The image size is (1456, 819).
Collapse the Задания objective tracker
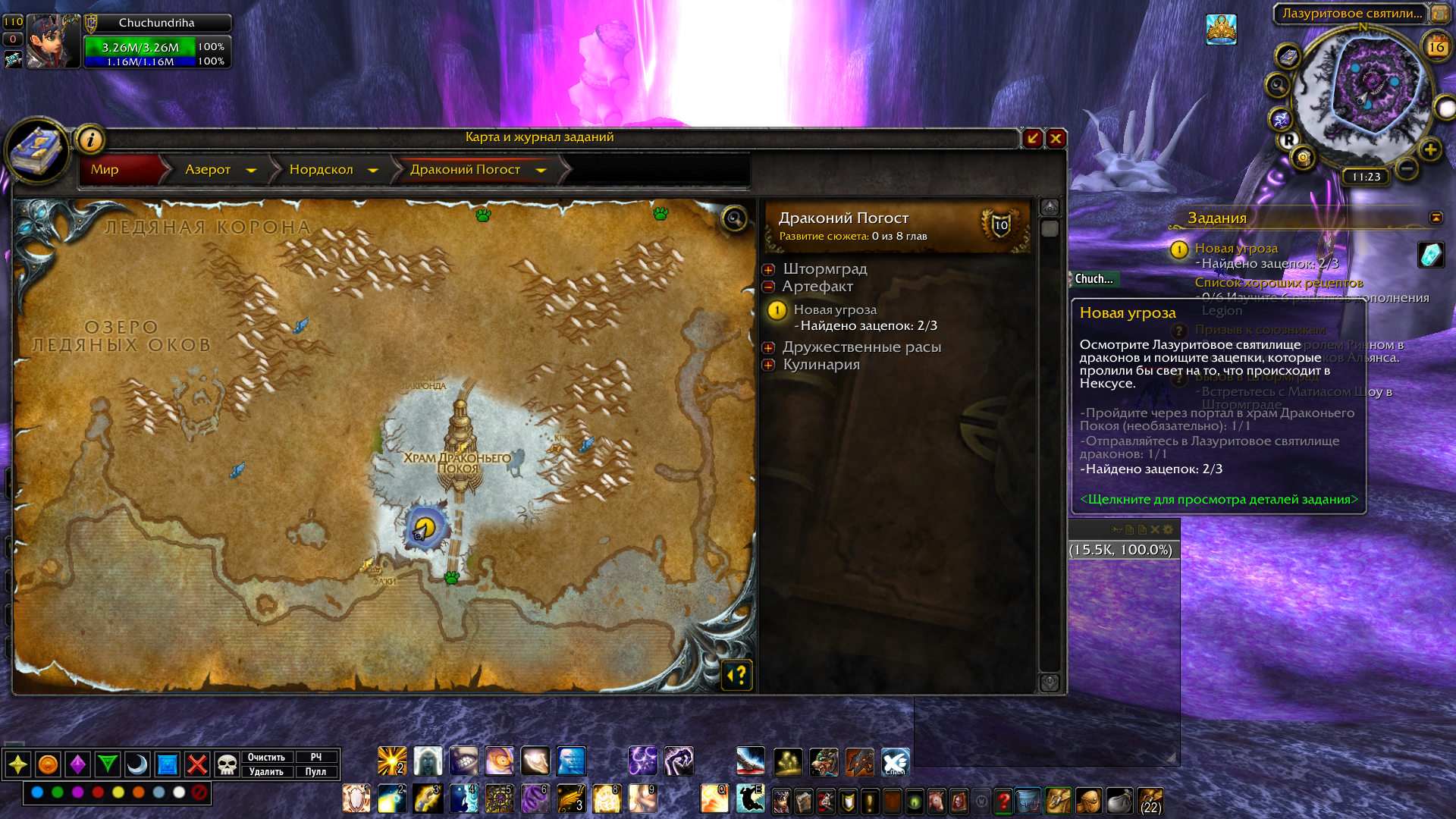coord(1436,218)
